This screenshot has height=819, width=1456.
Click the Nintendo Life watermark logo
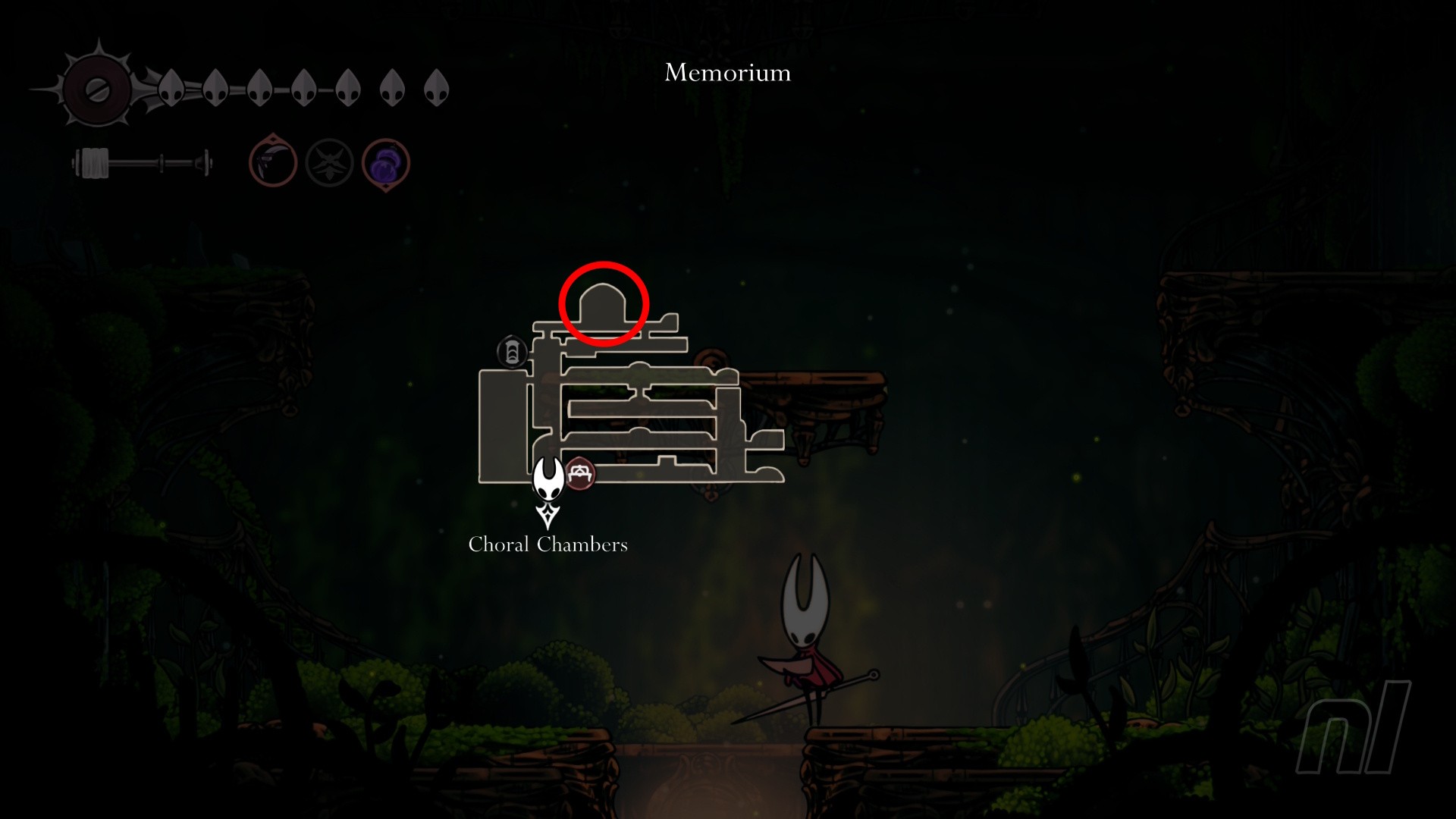[x=1353, y=728]
